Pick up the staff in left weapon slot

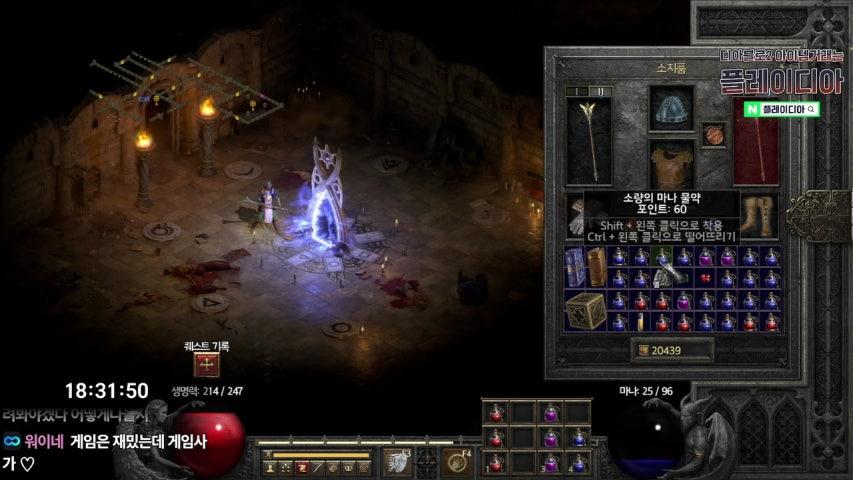pyautogui.click(x=589, y=140)
